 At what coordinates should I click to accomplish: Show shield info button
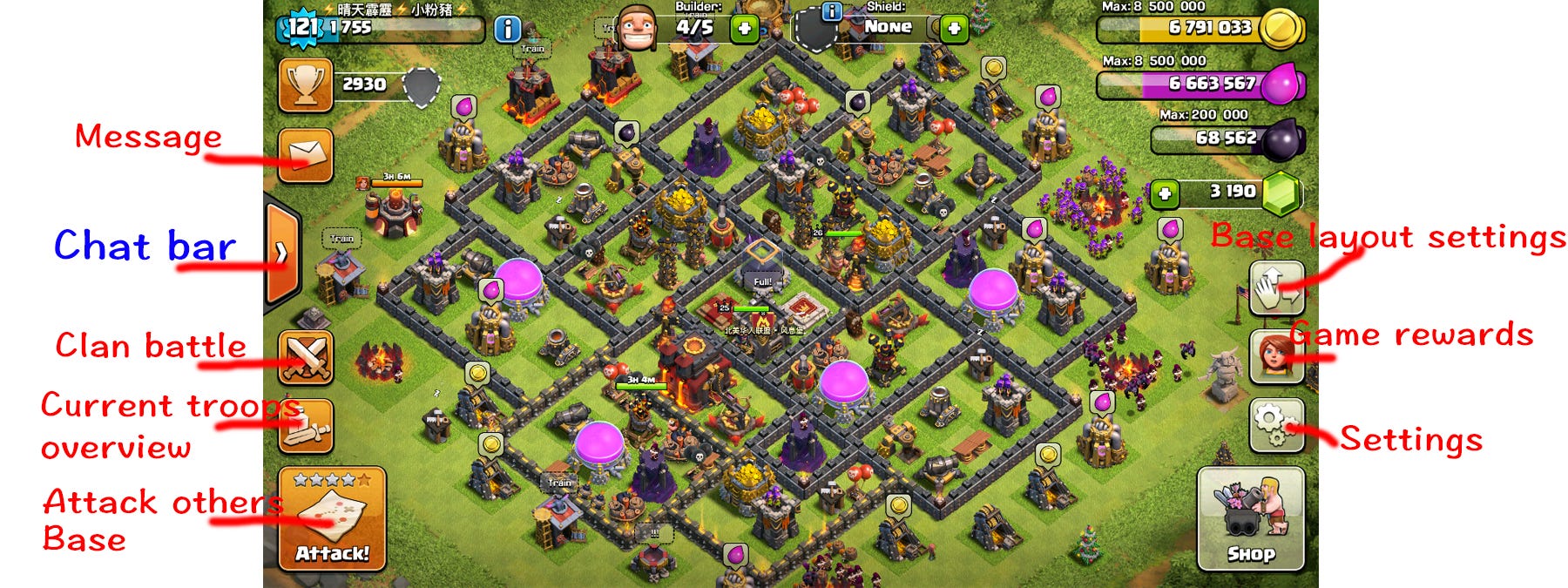[832, 10]
